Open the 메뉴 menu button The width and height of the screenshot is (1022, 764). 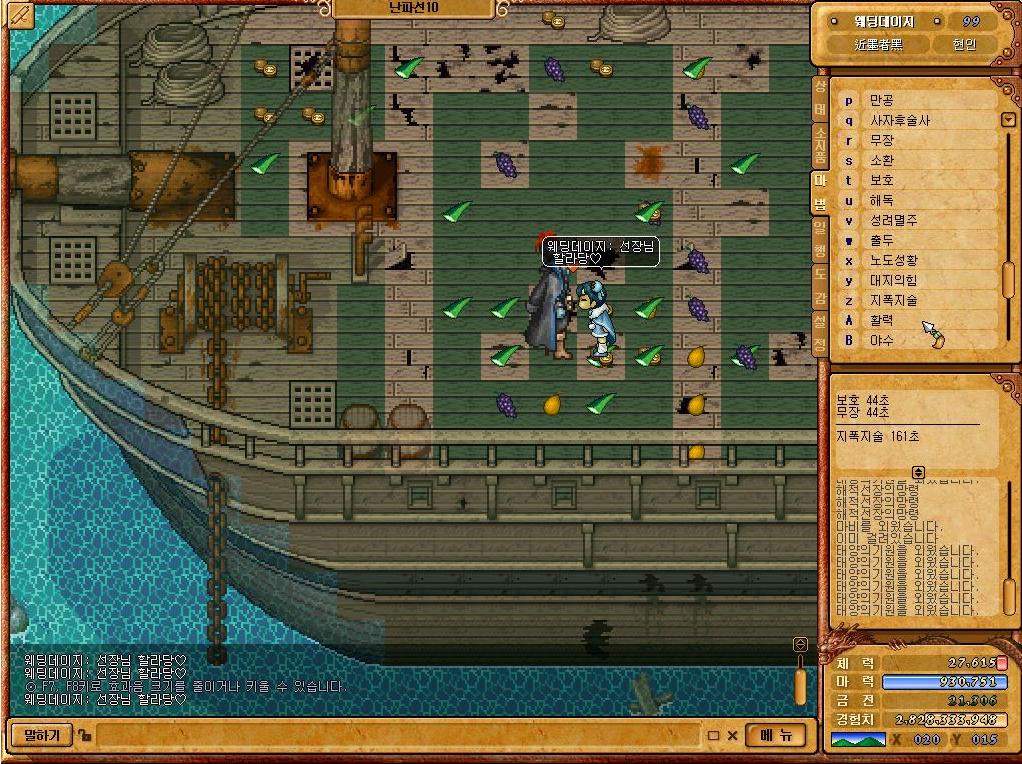click(x=776, y=735)
